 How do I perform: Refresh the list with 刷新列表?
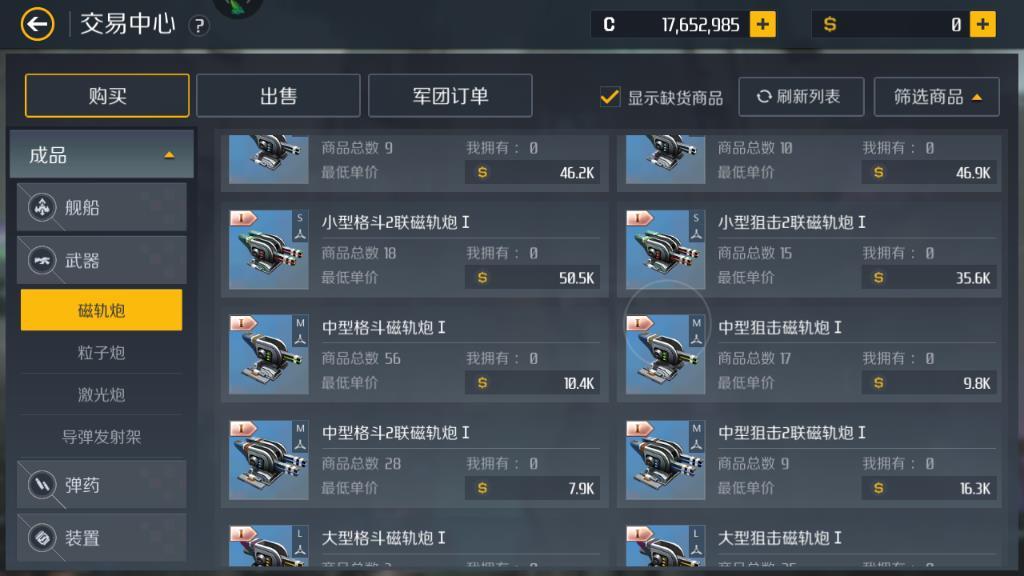coord(799,97)
